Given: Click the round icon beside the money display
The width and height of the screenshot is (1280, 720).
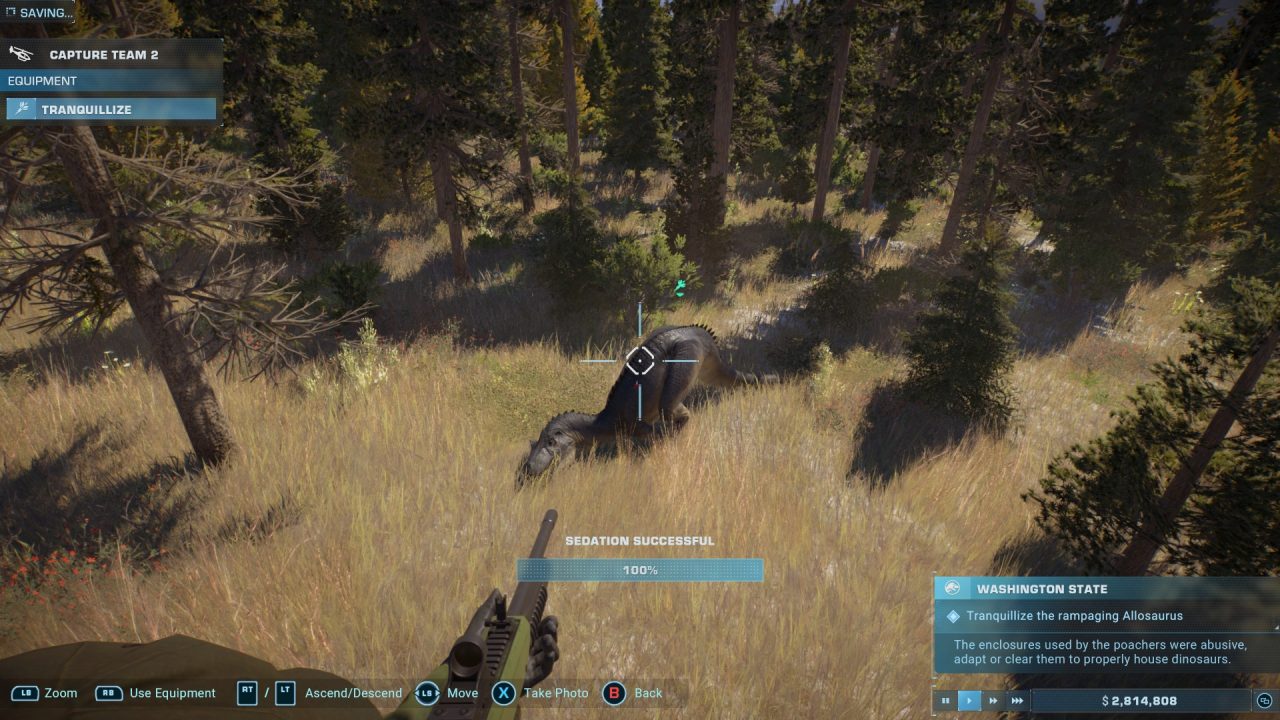Looking at the screenshot, I should (1265, 701).
